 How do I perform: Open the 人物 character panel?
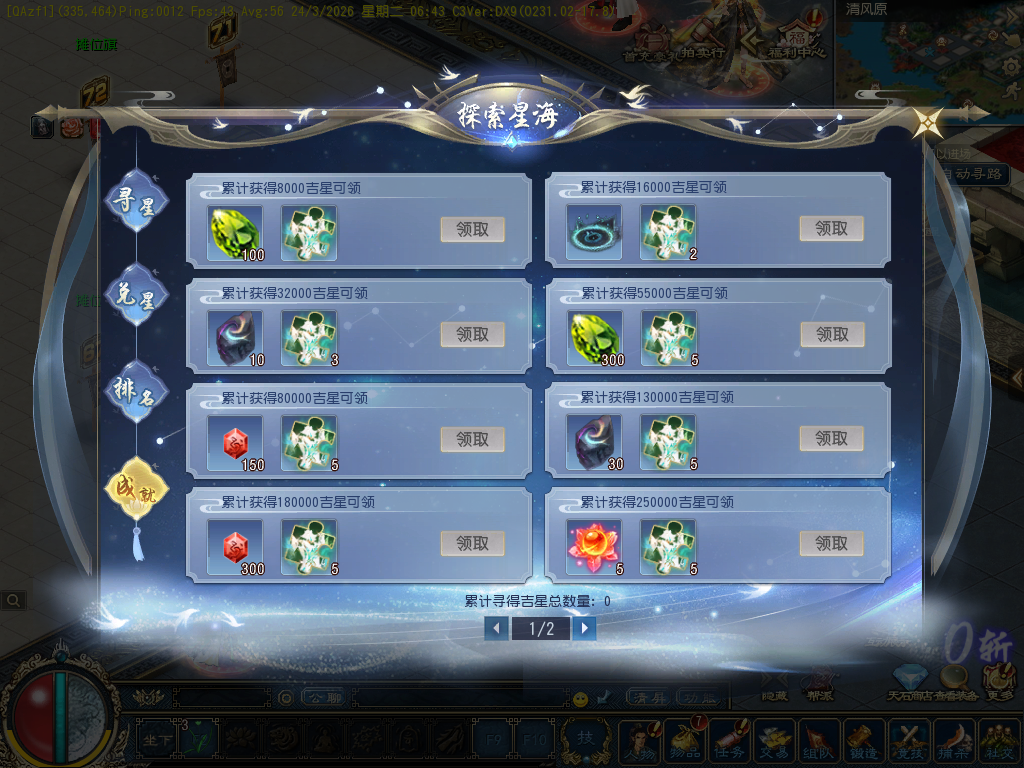640,740
